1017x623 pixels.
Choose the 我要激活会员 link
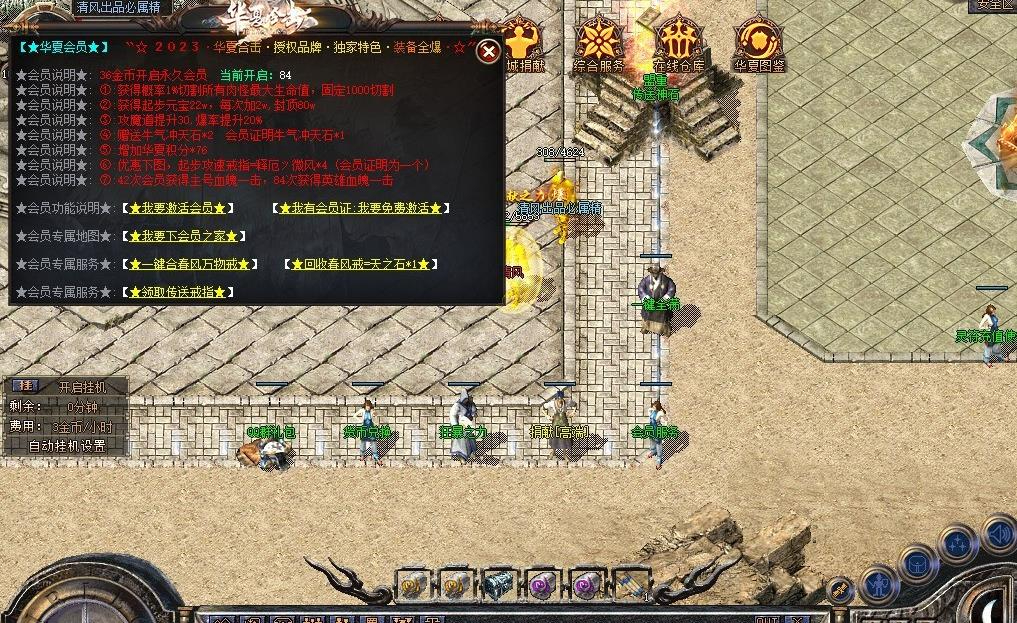coord(178,208)
